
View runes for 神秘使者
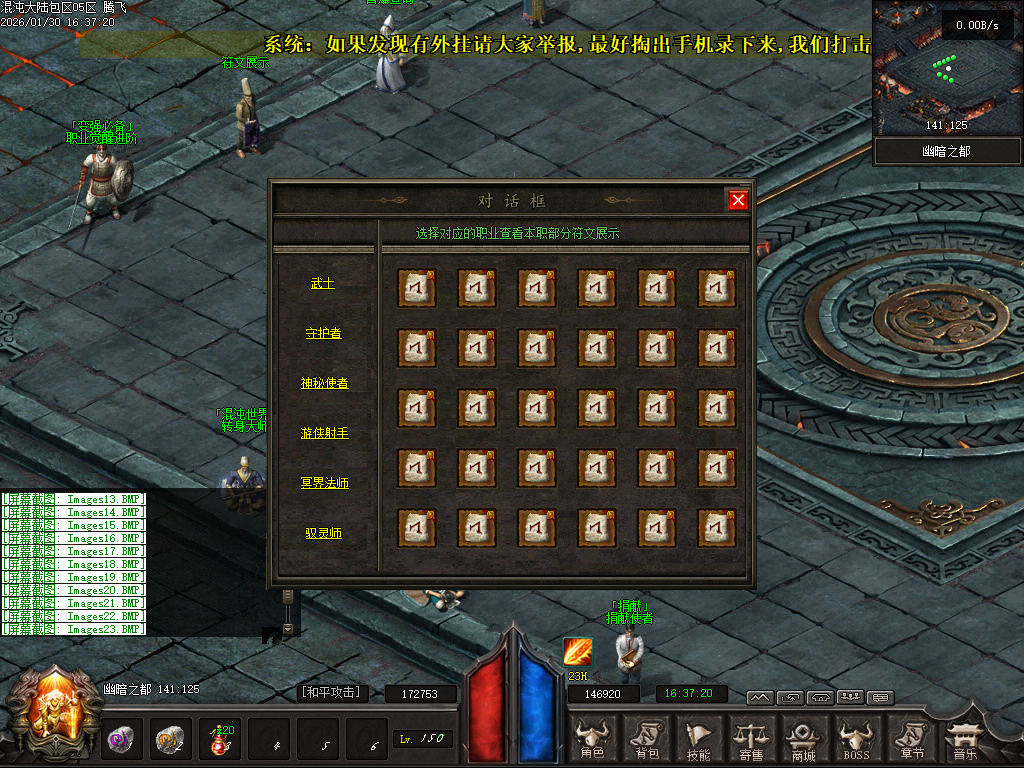(x=324, y=383)
